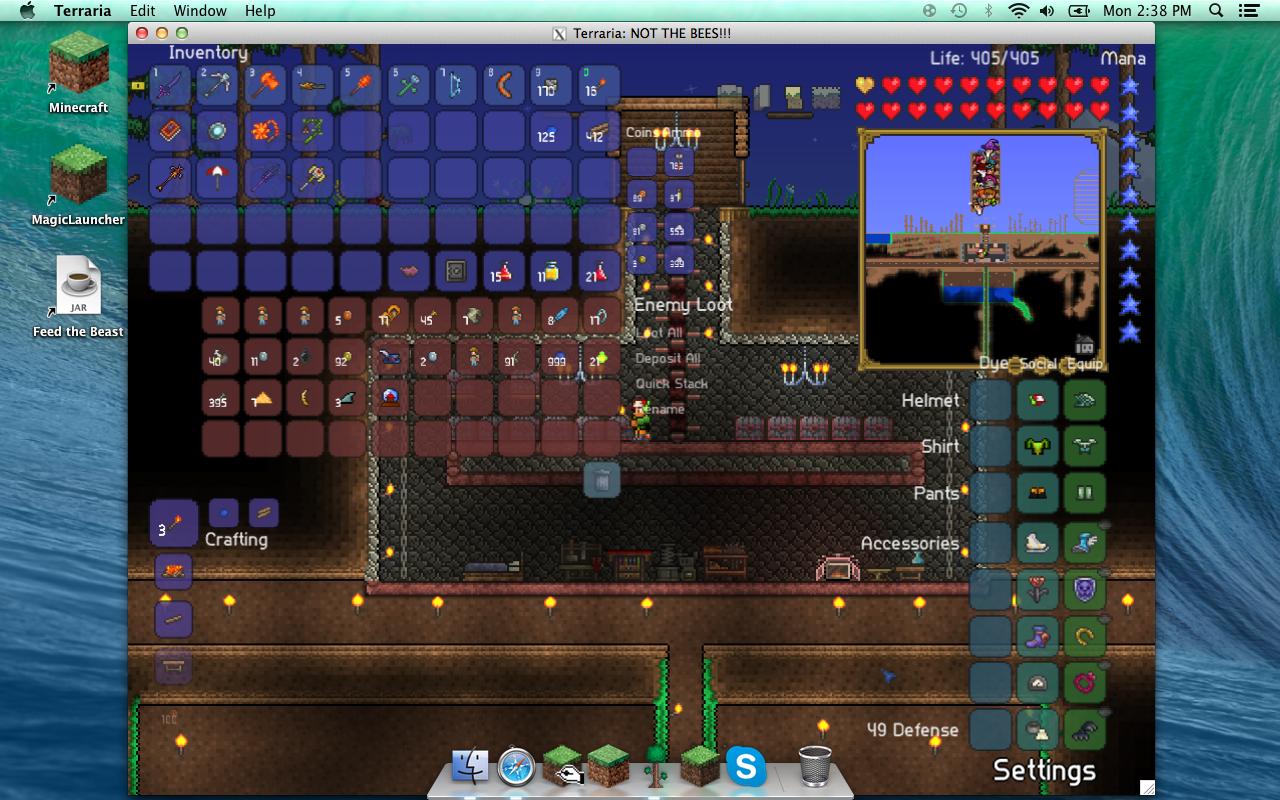Select the pickaxe in hotbar slot 2
Image resolution: width=1280 pixels, height=800 pixels.
click(218, 85)
